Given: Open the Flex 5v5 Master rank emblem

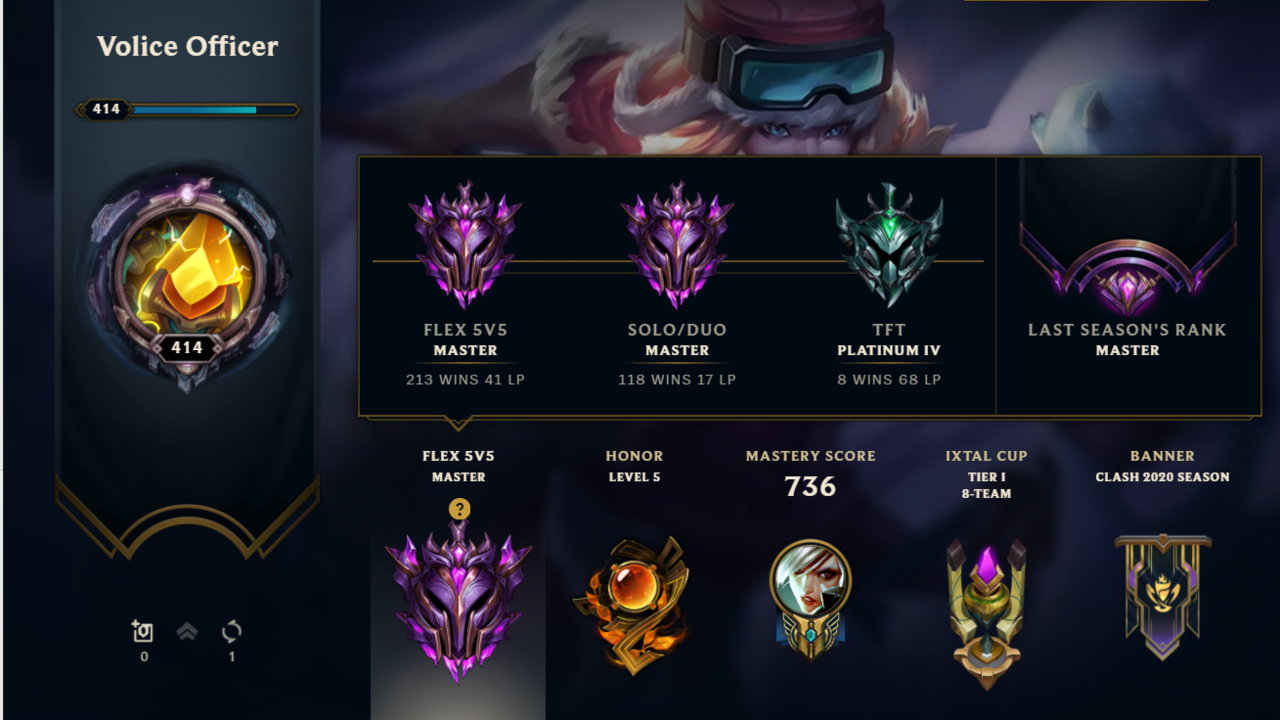Looking at the screenshot, I should [465, 240].
